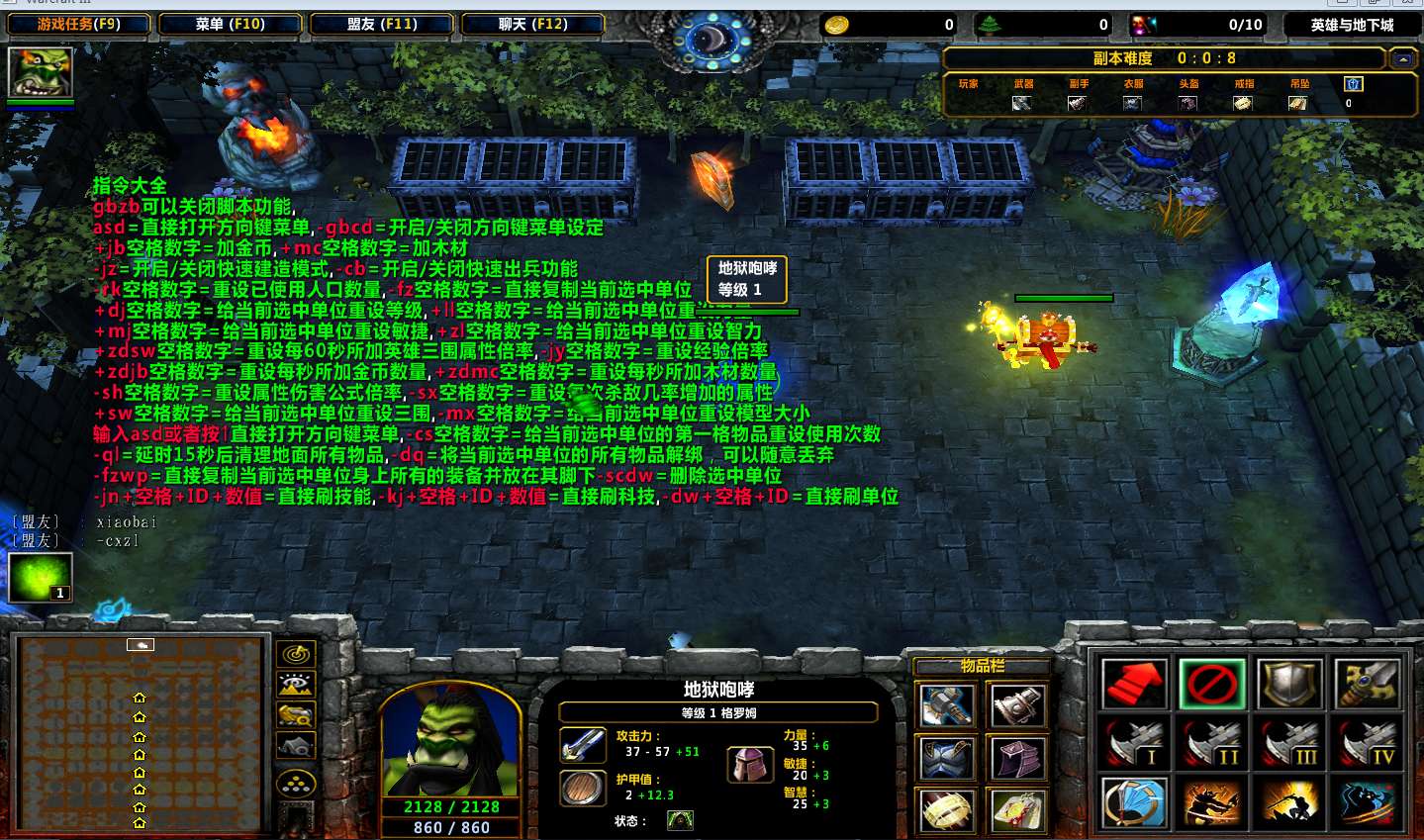Image resolution: width=1424 pixels, height=840 pixels.
Task: Select the hammer weapon inventory slot
Action: click(946, 705)
